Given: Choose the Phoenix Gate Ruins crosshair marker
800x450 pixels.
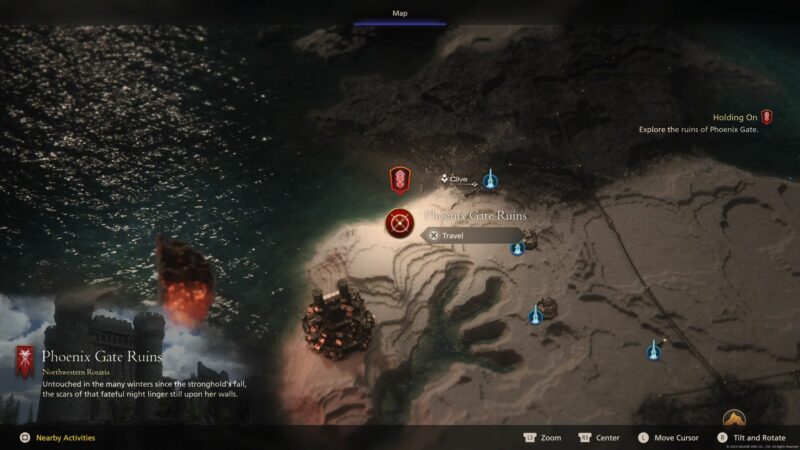Looking at the screenshot, I should (400, 222).
